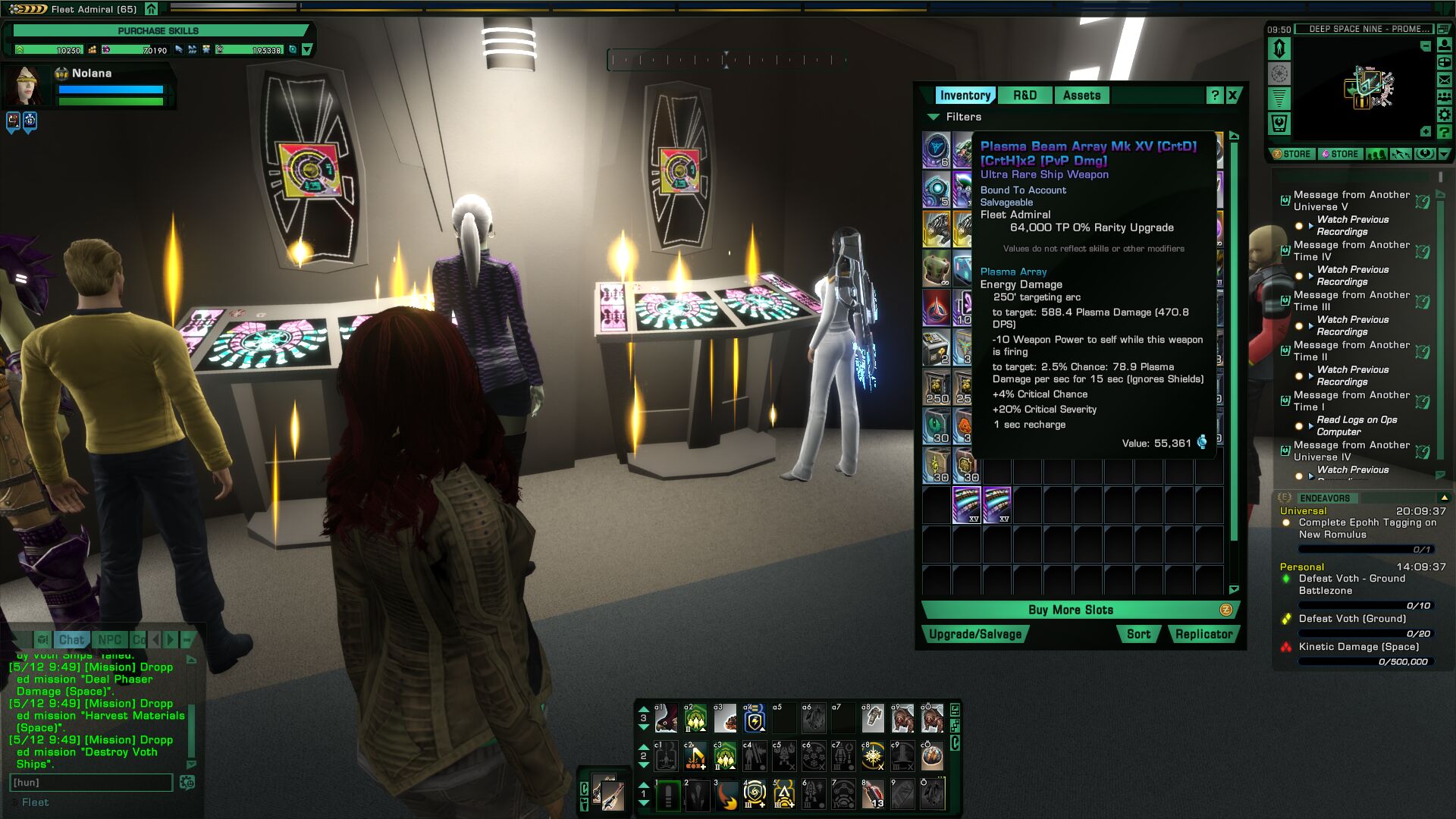Select the Inventory tab

(965, 96)
